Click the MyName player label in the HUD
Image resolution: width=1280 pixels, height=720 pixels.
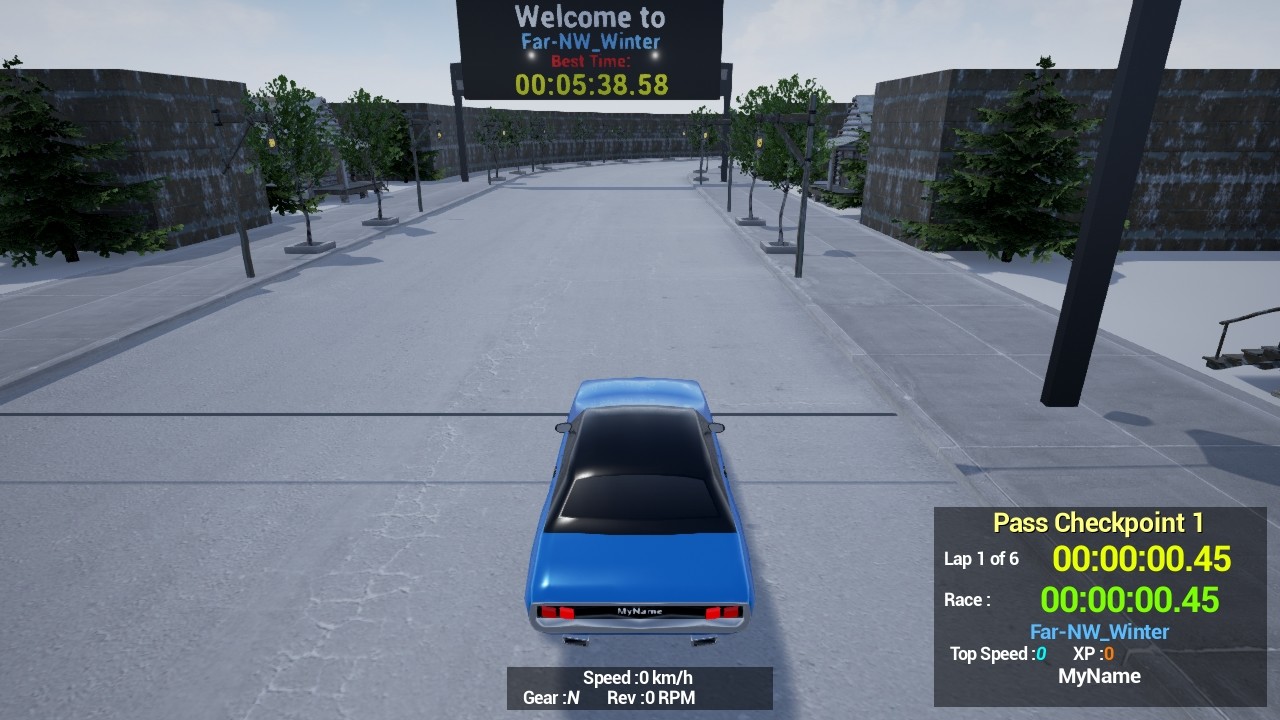coord(1100,676)
